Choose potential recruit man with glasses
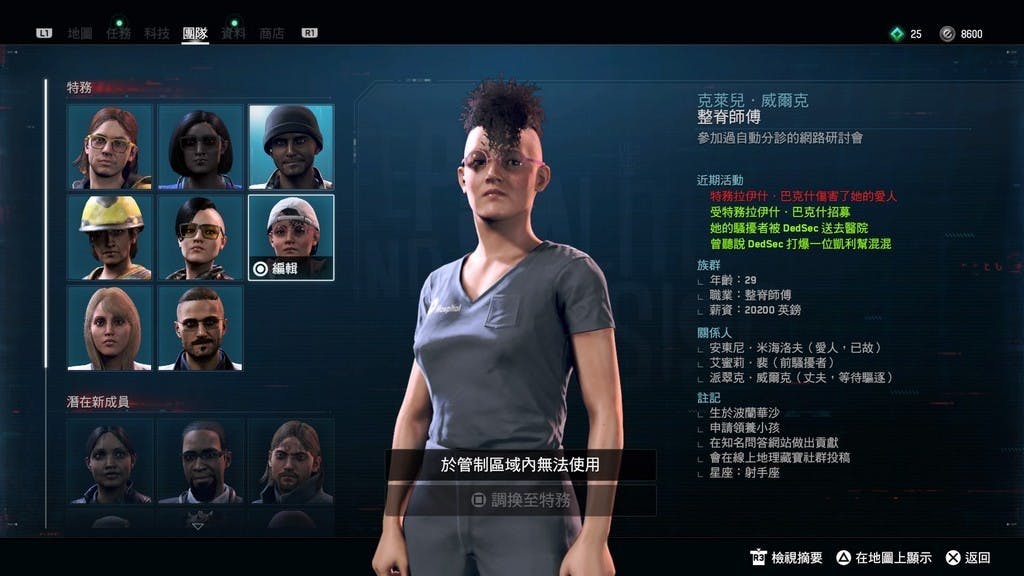The width and height of the screenshot is (1024, 576). point(200,460)
